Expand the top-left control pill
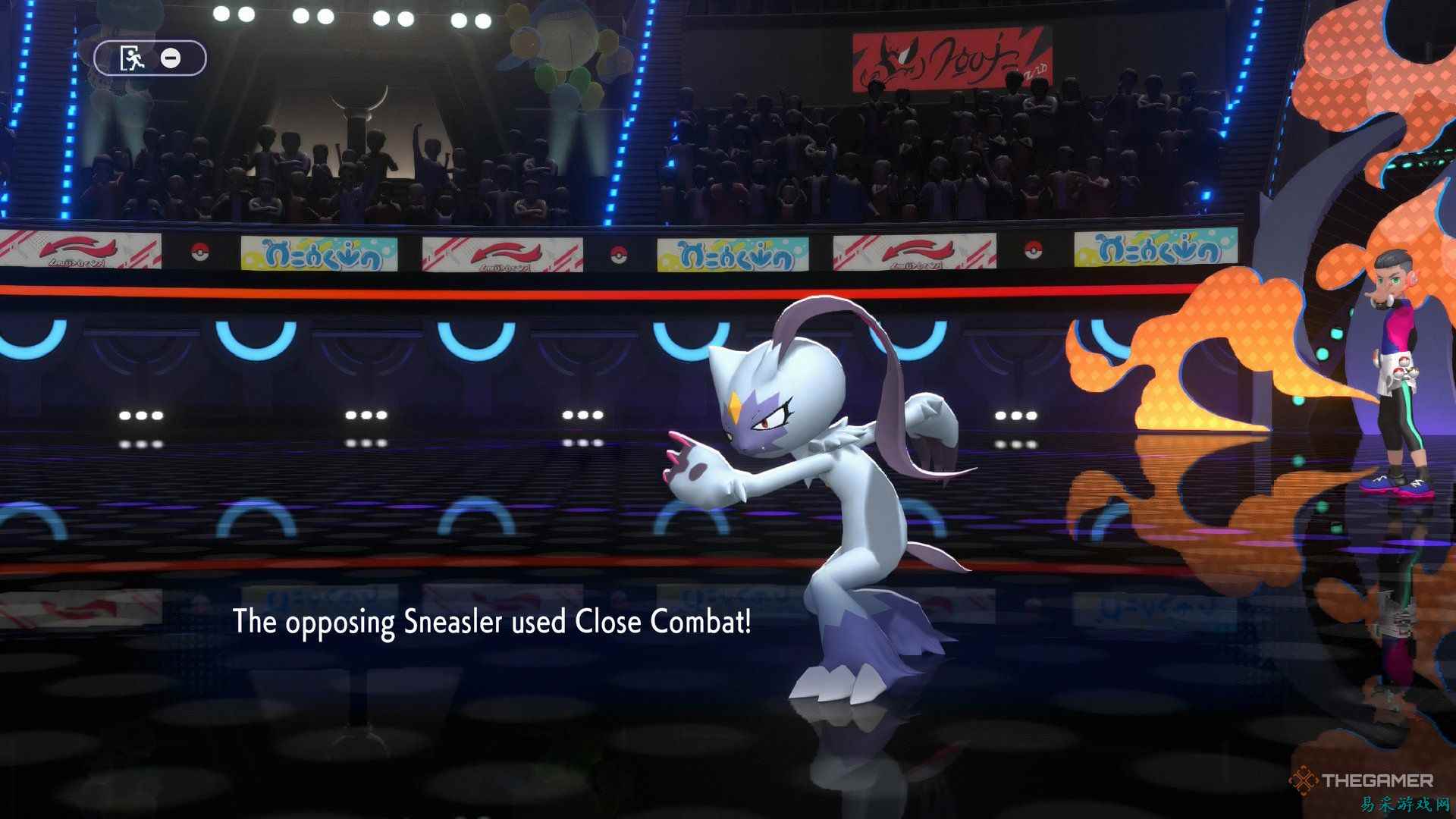 click(149, 58)
